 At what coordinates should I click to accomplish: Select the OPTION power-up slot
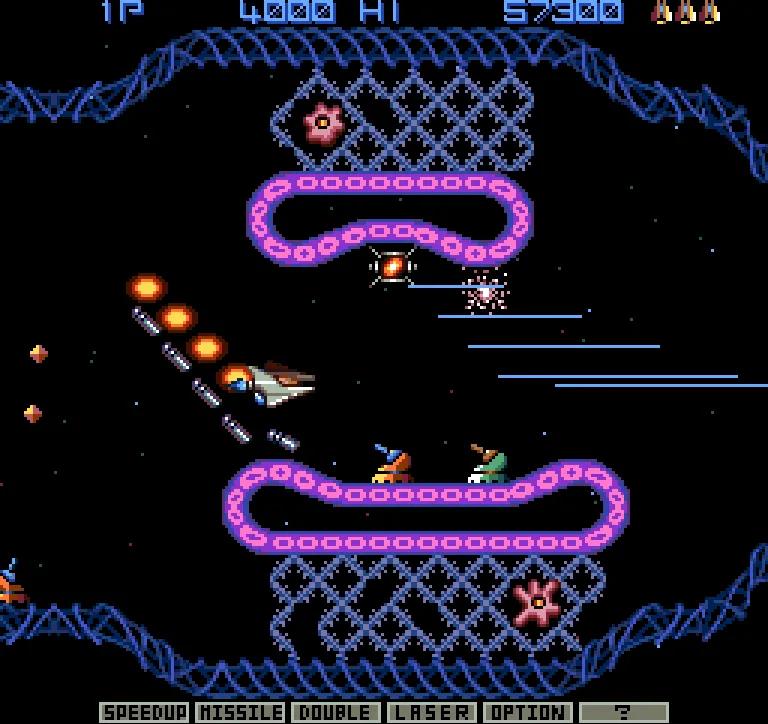coord(528,712)
